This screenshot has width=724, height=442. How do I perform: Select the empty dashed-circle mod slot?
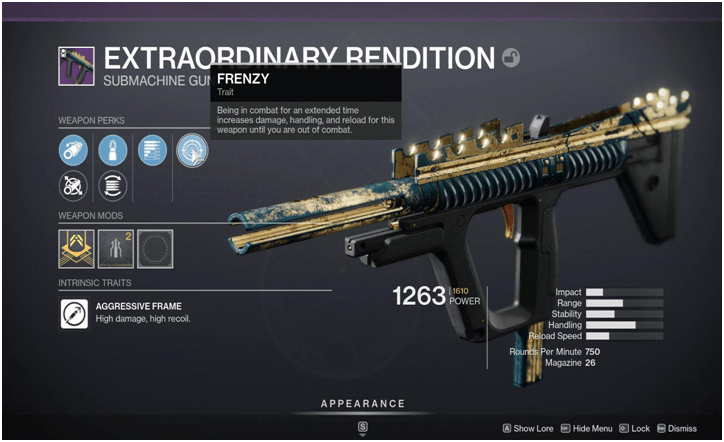click(154, 248)
